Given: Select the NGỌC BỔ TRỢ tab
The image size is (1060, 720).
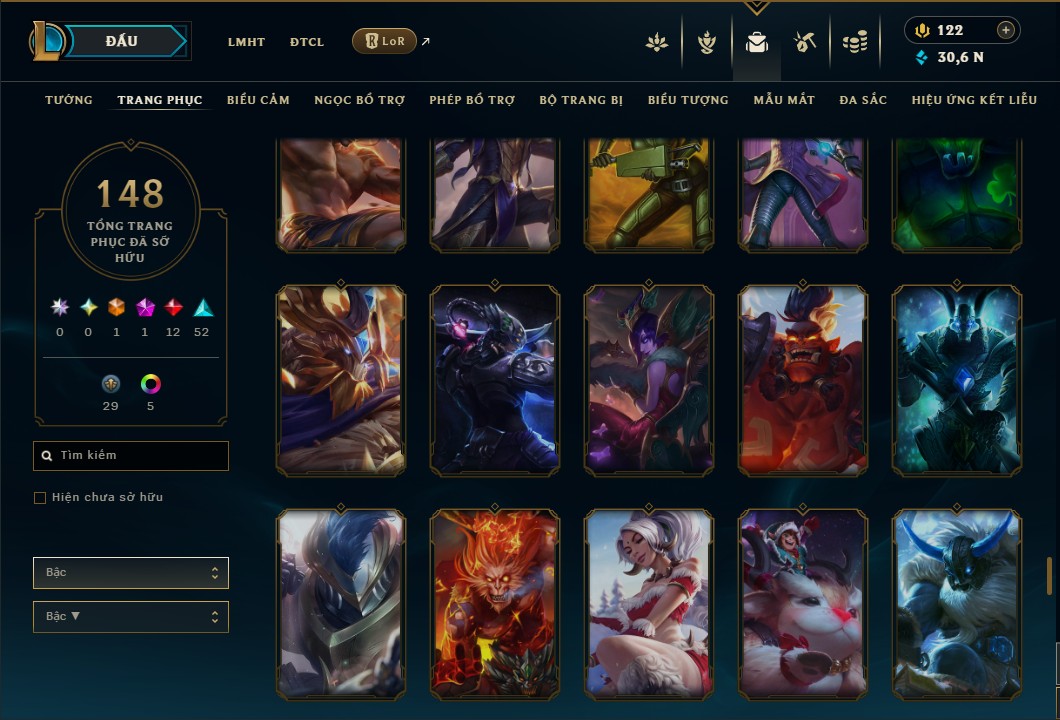Looking at the screenshot, I should tap(359, 100).
